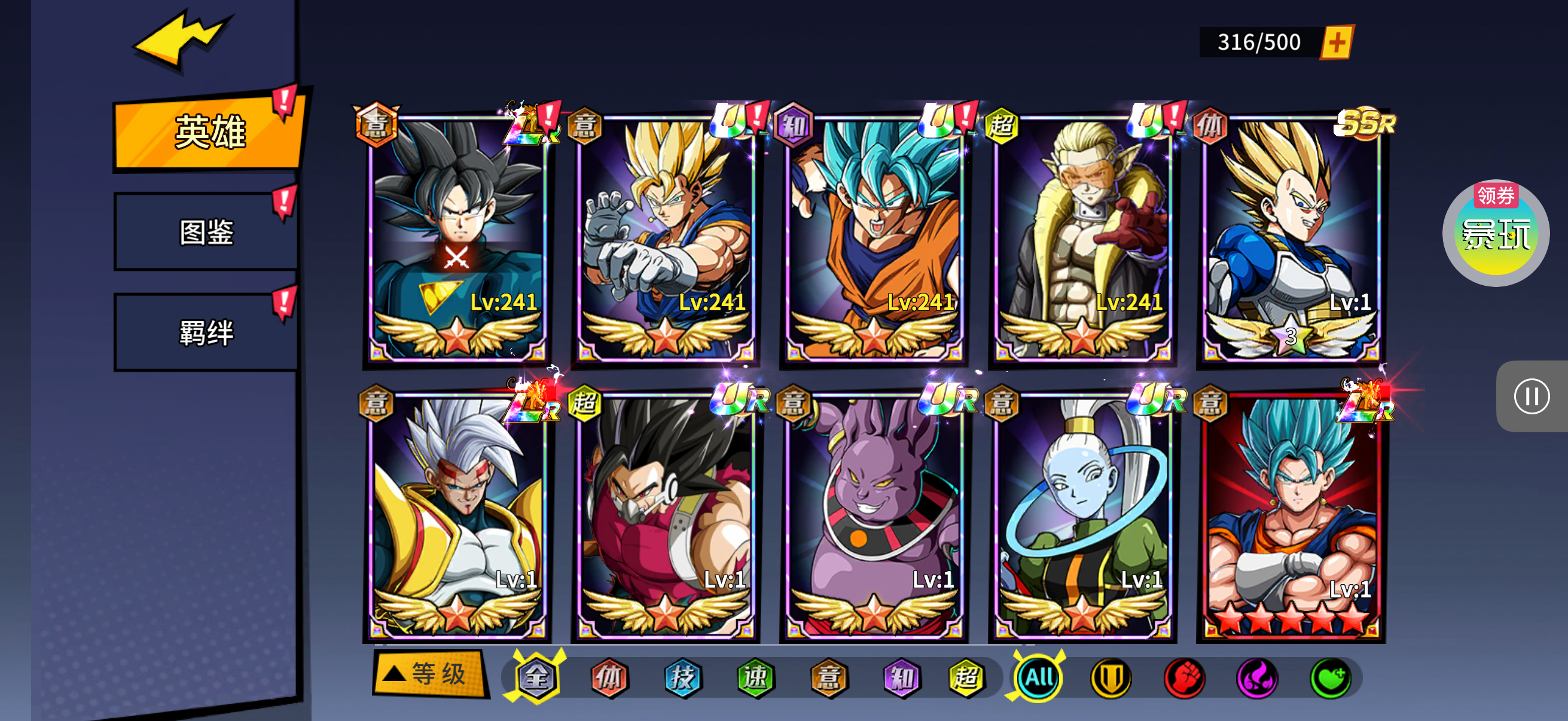
Task: Select the Ultra Instinct Goku hero card
Action: pyautogui.click(x=457, y=239)
